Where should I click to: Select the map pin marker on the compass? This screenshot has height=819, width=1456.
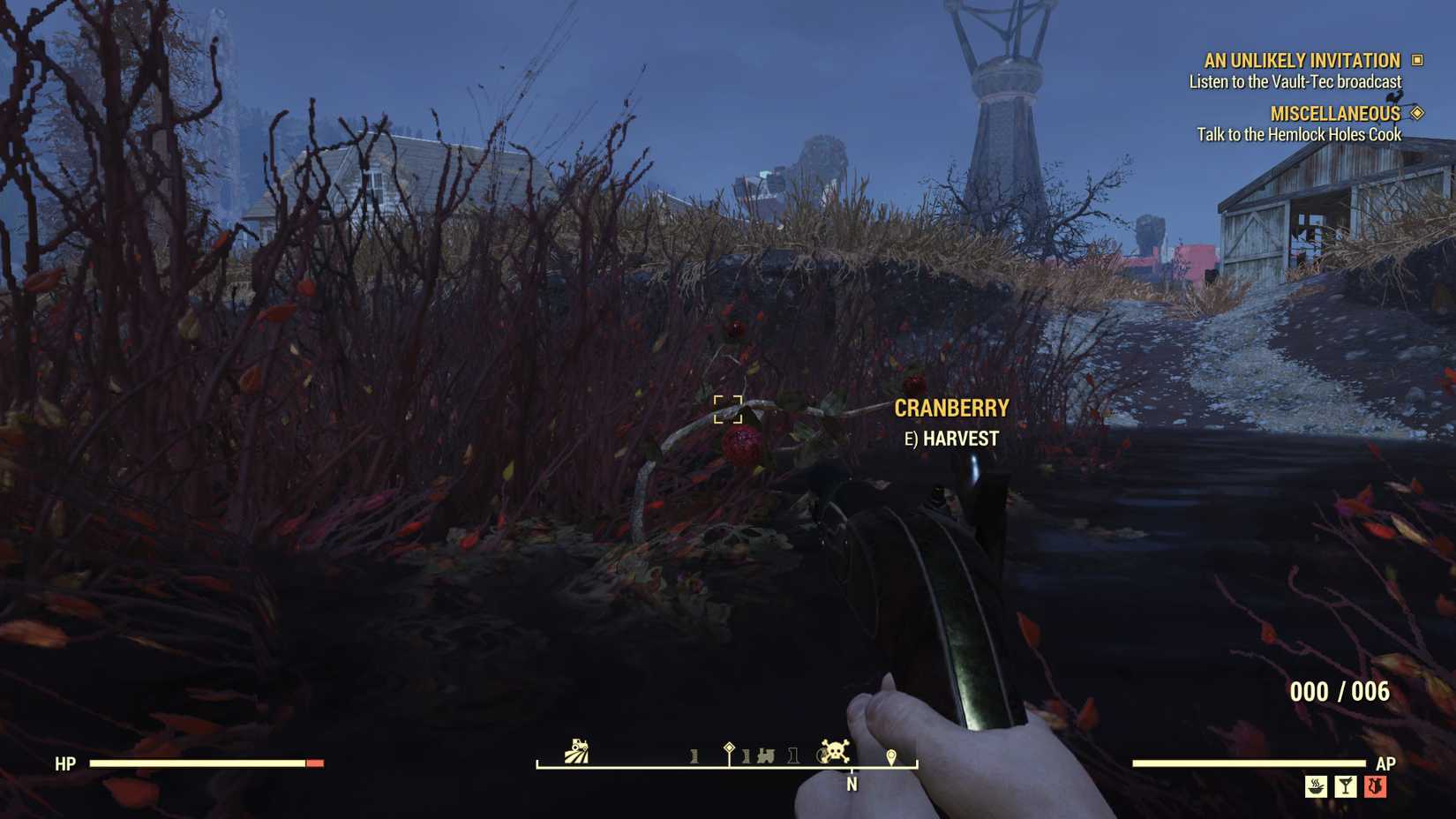891,755
